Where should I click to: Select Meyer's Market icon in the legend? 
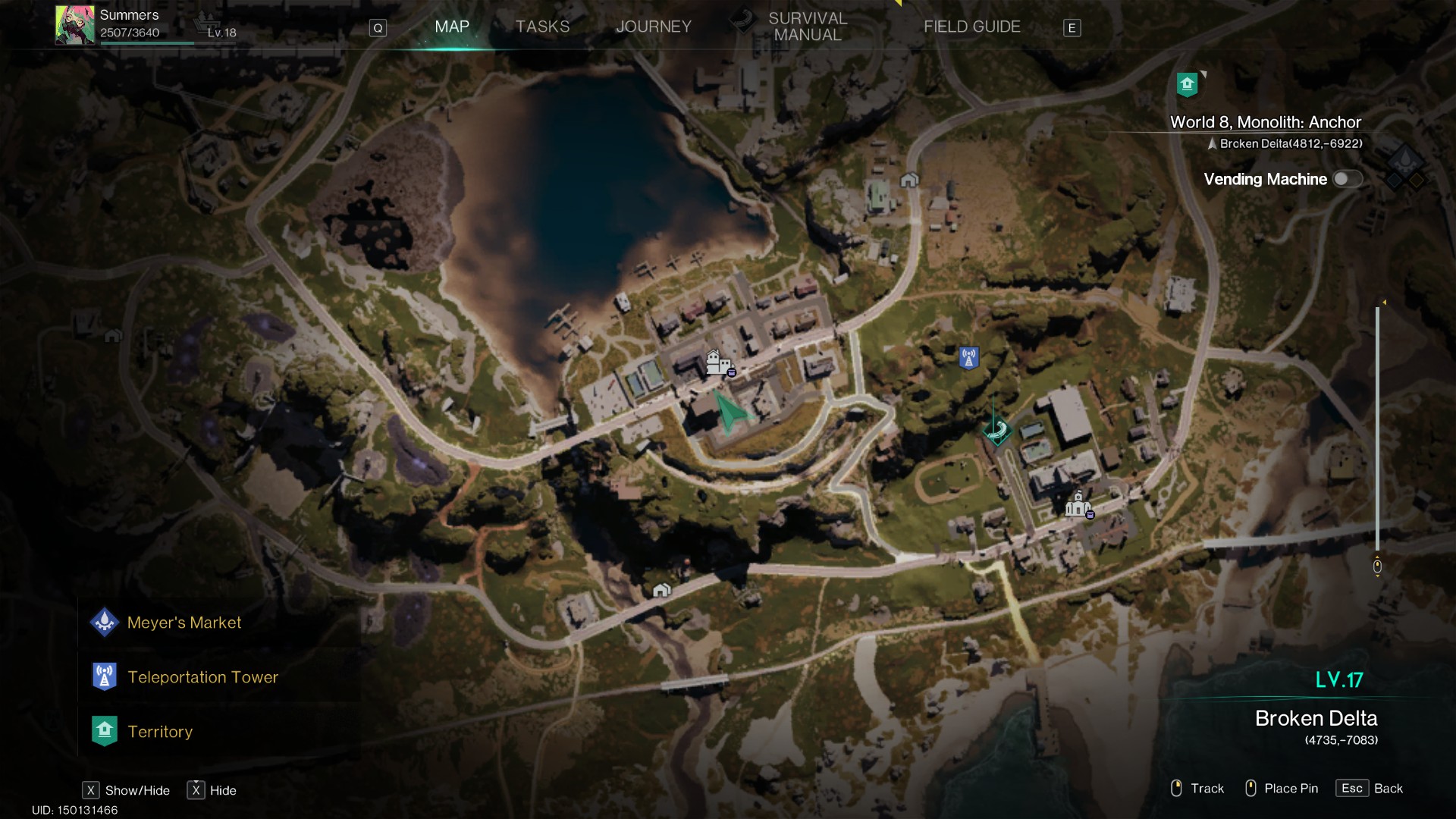click(x=105, y=622)
